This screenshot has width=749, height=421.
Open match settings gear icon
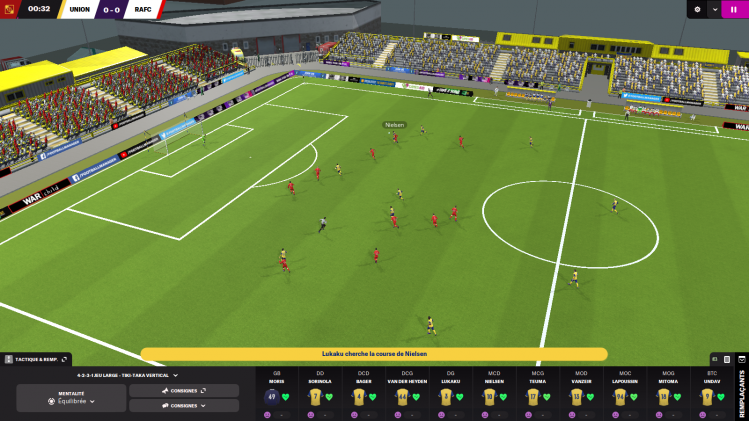pyautogui.click(x=698, y=9)
